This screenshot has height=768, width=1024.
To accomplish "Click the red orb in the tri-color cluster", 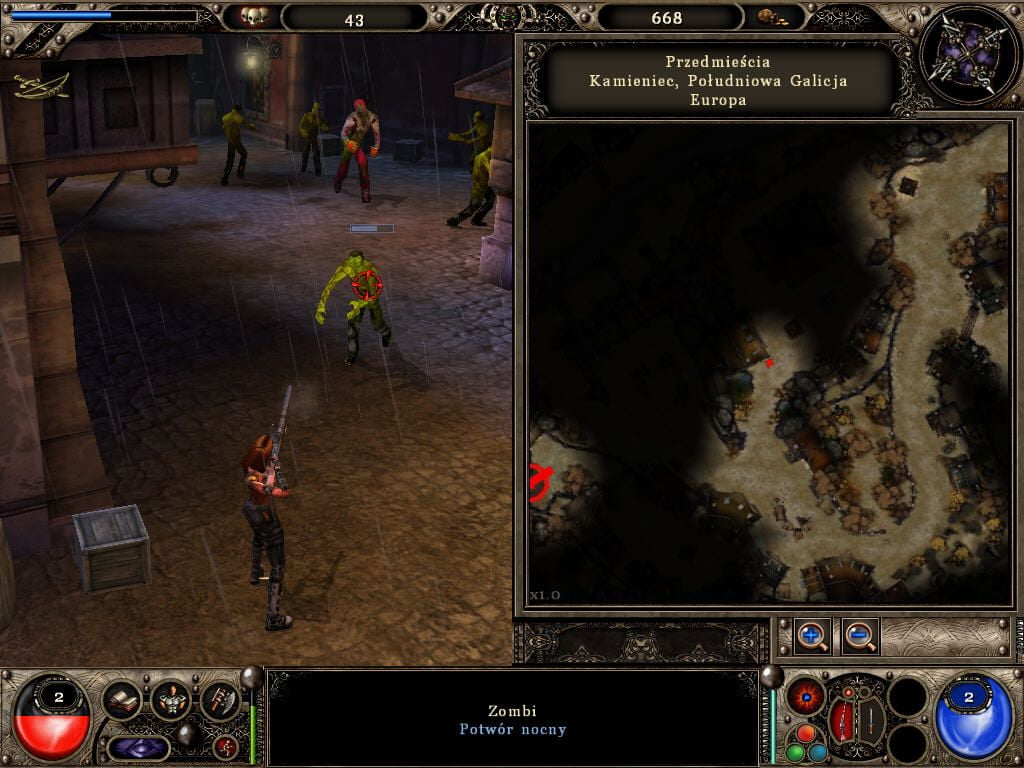I will pos(806,733).
